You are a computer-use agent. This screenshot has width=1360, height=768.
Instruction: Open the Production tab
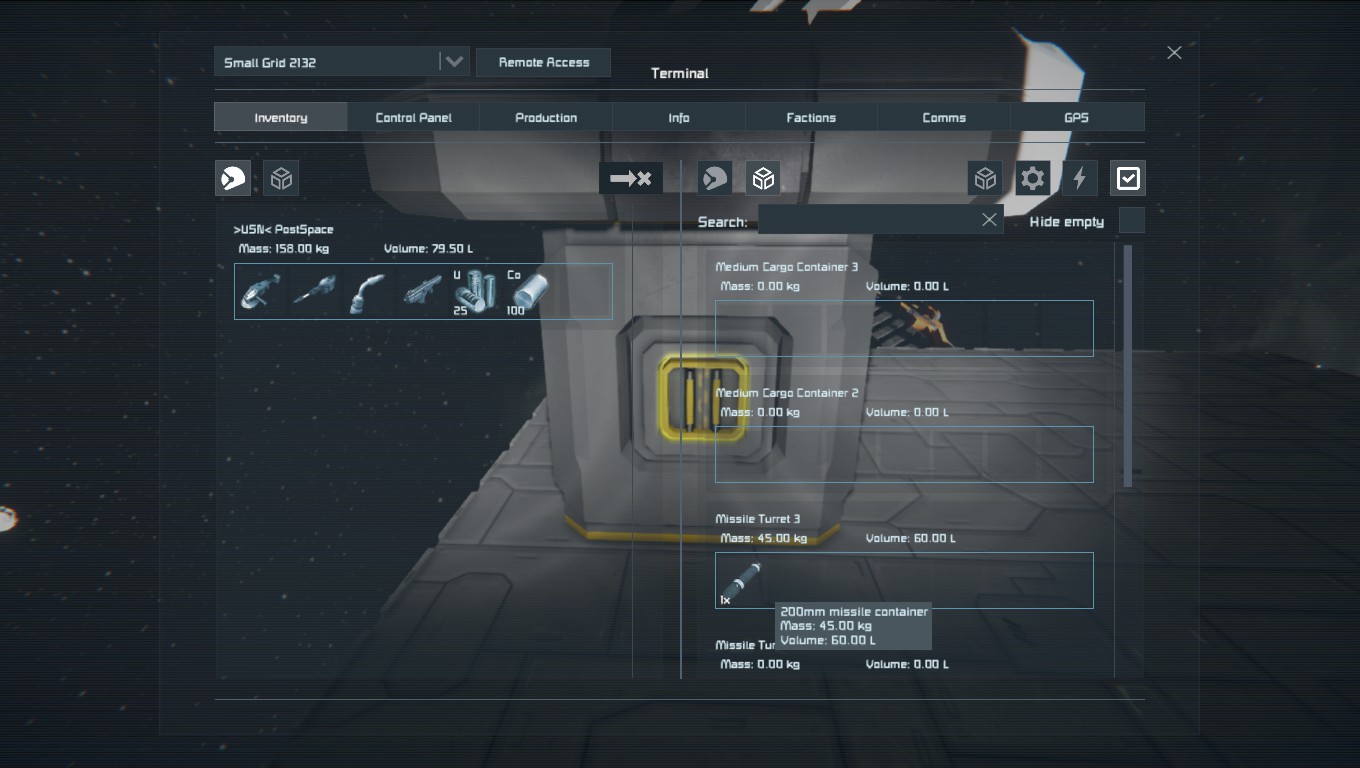(546, 117)
